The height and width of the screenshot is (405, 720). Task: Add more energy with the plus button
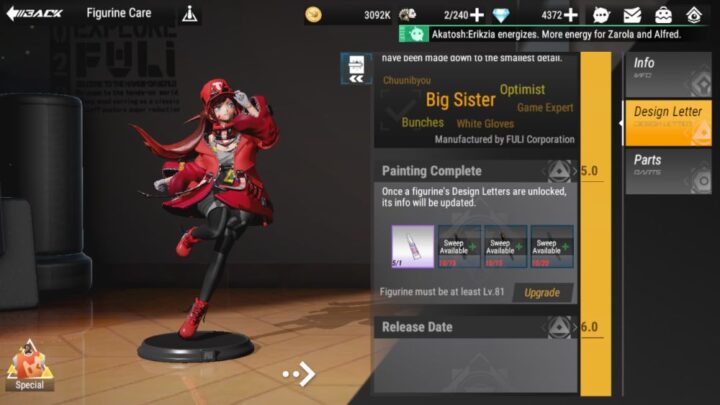pyautogui.click(x=476, y=15)
